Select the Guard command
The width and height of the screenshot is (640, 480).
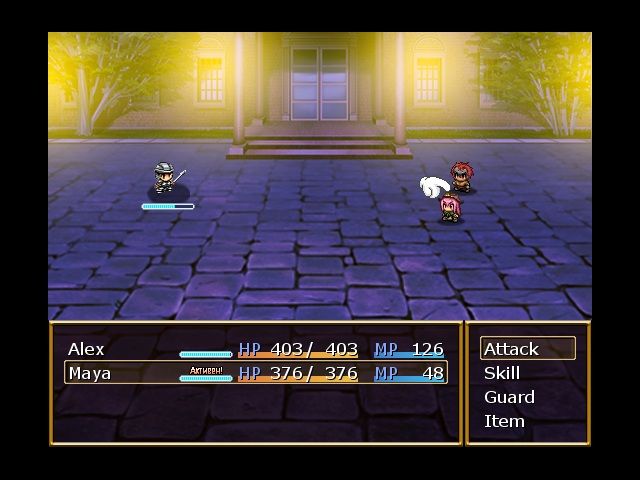(527, 397)
